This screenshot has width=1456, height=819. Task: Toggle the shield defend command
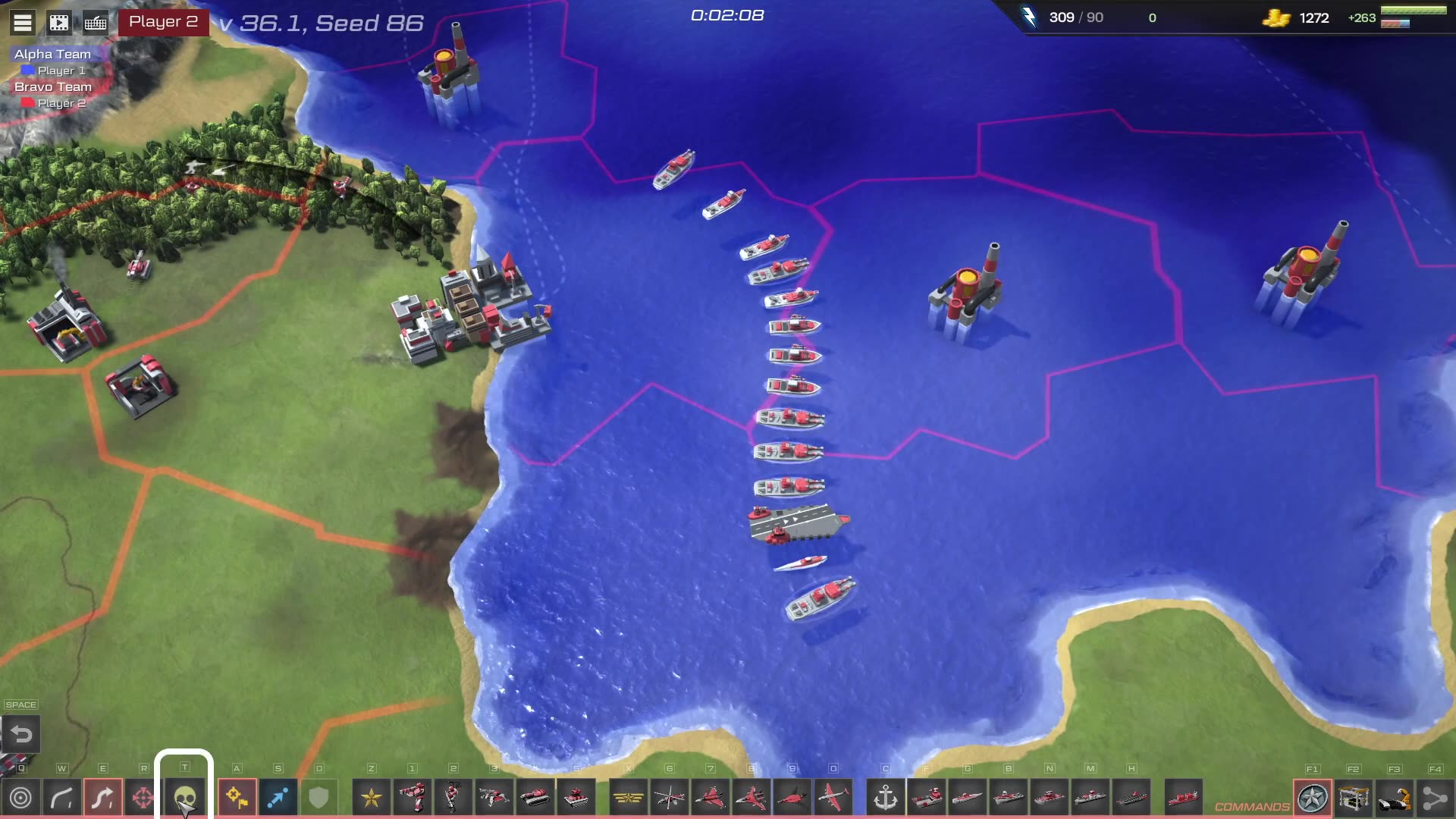coord(318,798)
